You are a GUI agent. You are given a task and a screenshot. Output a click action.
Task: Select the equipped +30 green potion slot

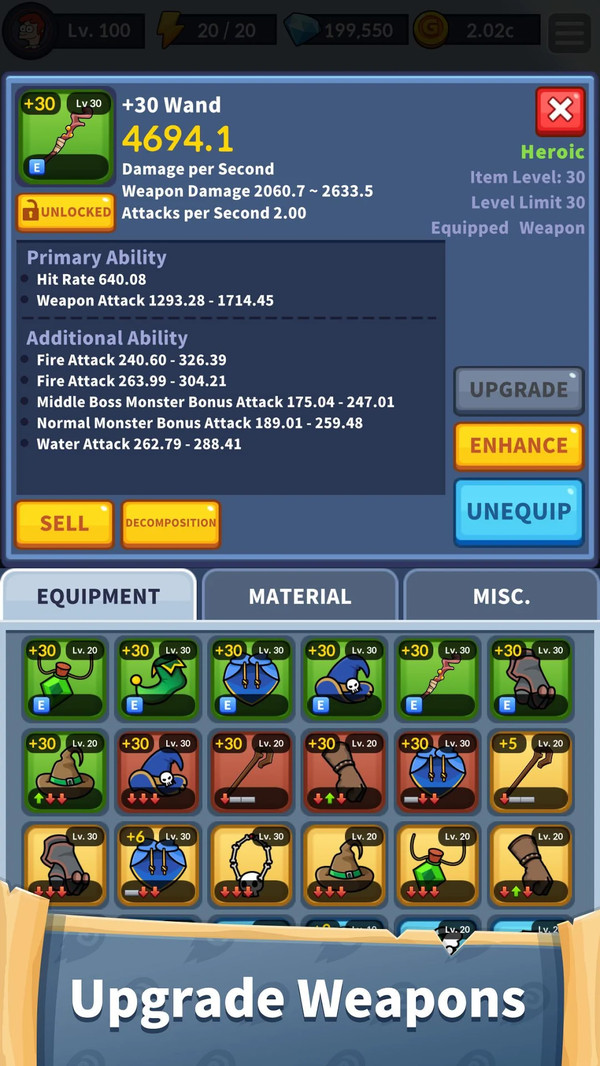coord(66,678)
